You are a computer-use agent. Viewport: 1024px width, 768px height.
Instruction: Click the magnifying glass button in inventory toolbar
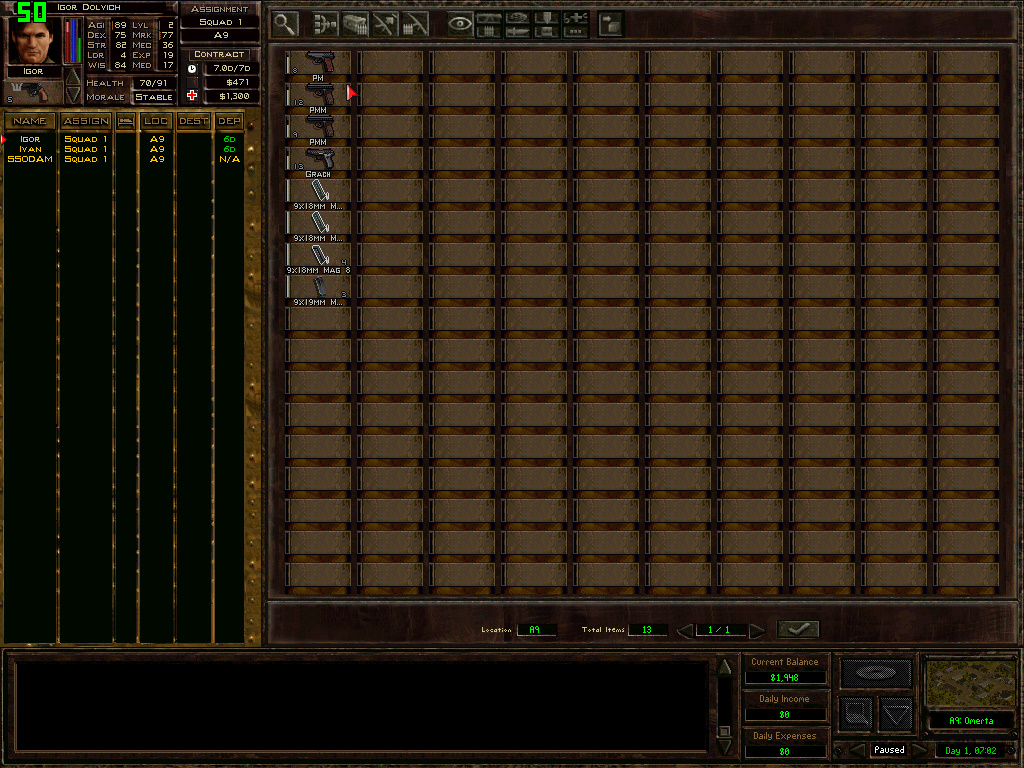[x=286, y=23]
